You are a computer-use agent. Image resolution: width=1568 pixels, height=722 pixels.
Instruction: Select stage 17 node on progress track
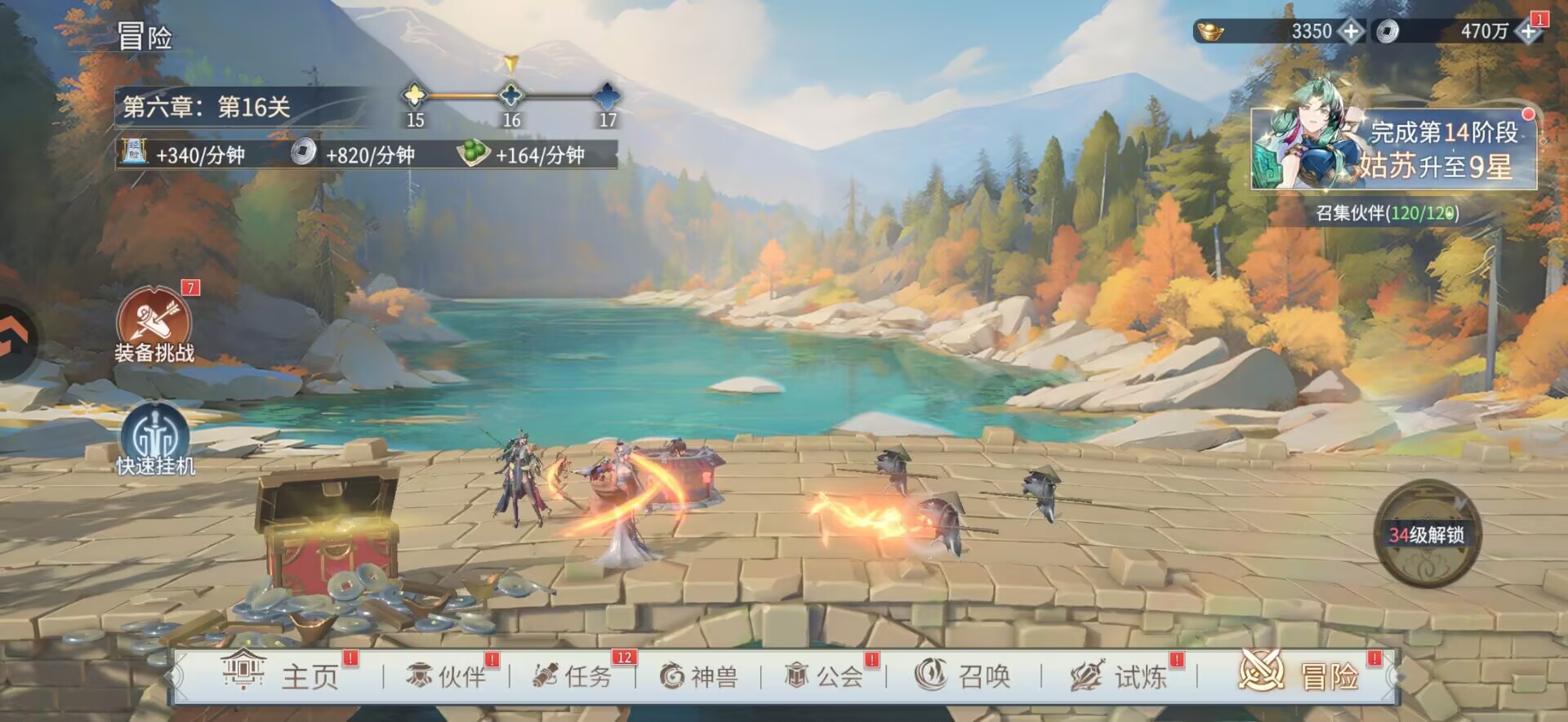pos(608,96)
